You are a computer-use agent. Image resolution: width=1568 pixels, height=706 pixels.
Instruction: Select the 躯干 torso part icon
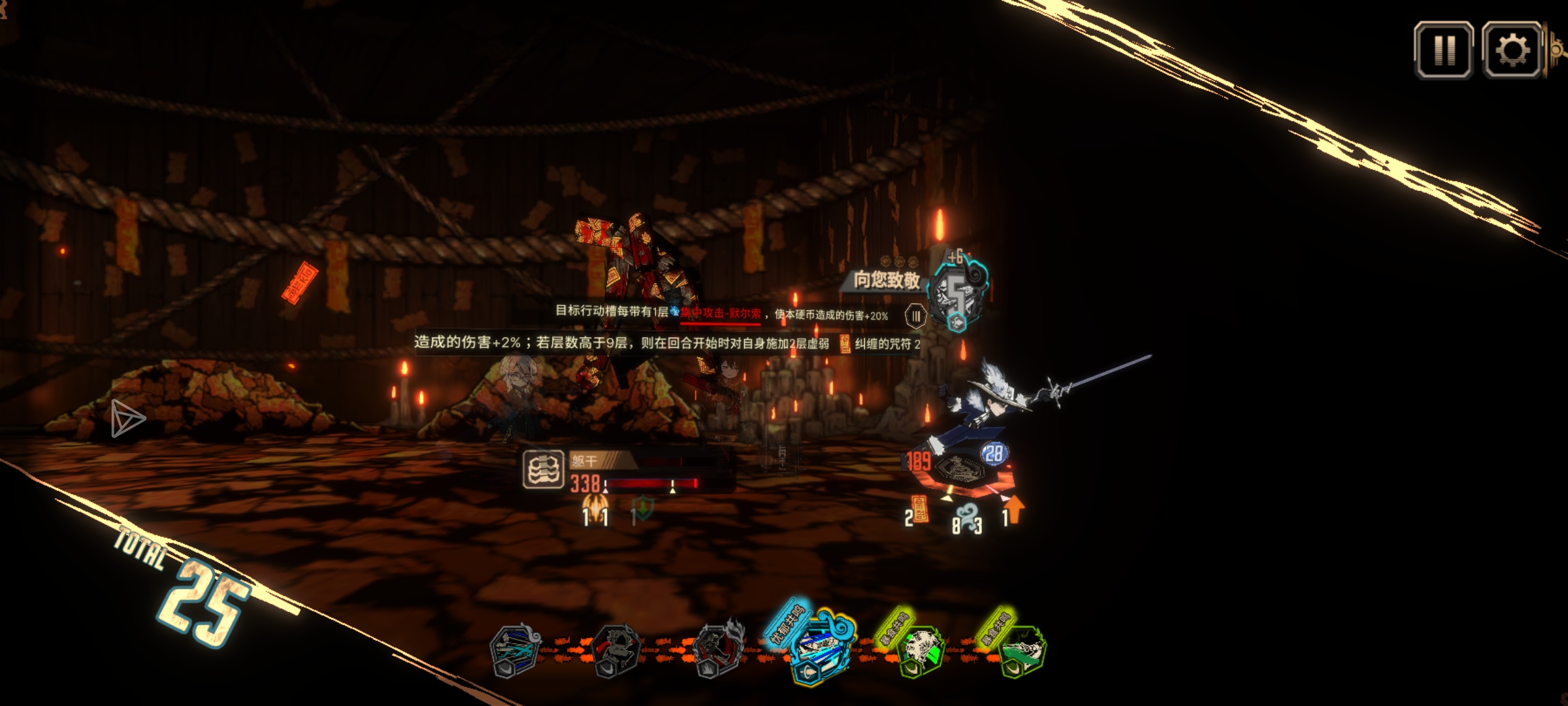(543, 469)
